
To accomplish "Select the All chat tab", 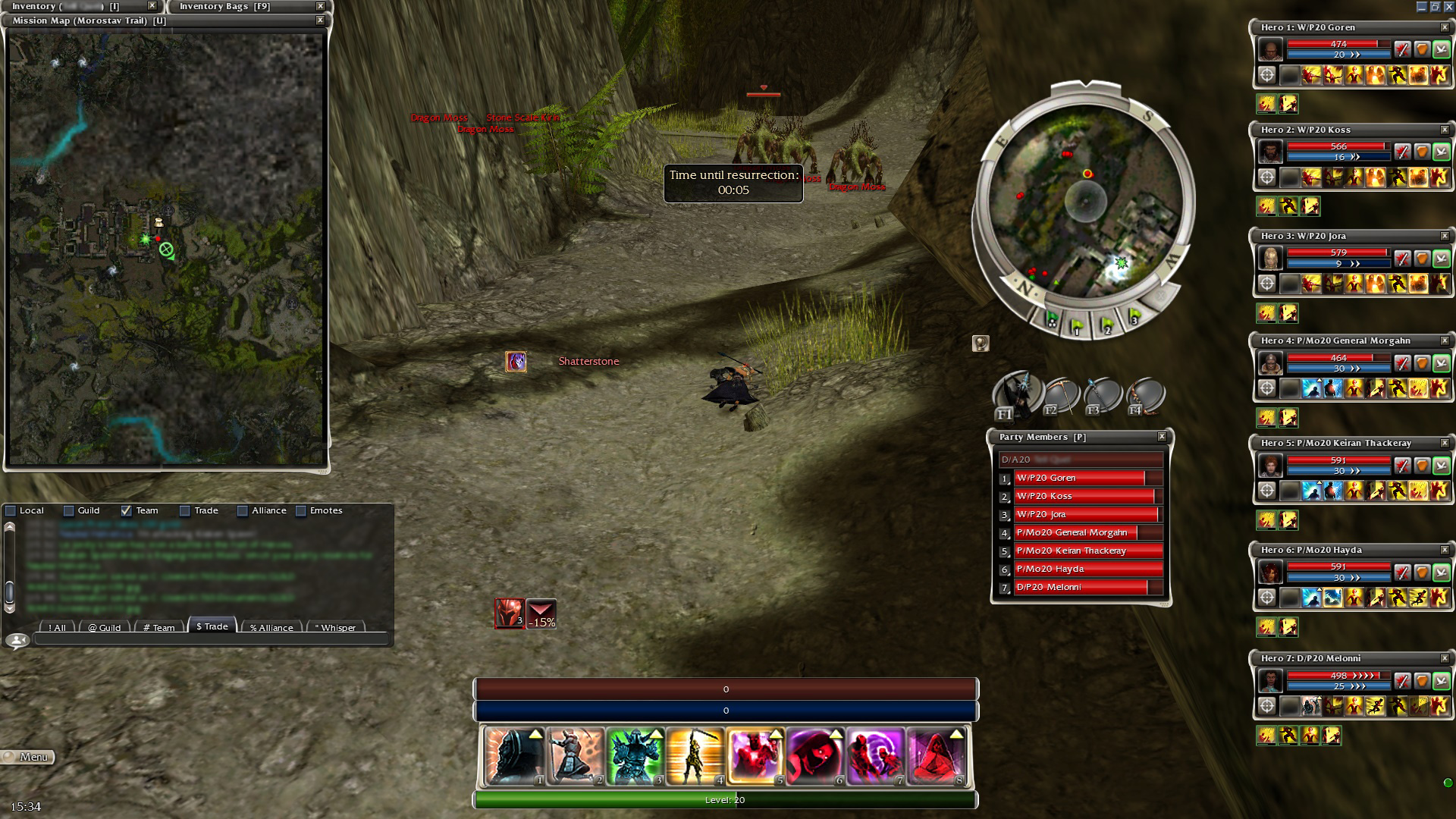I will point(57,627).
